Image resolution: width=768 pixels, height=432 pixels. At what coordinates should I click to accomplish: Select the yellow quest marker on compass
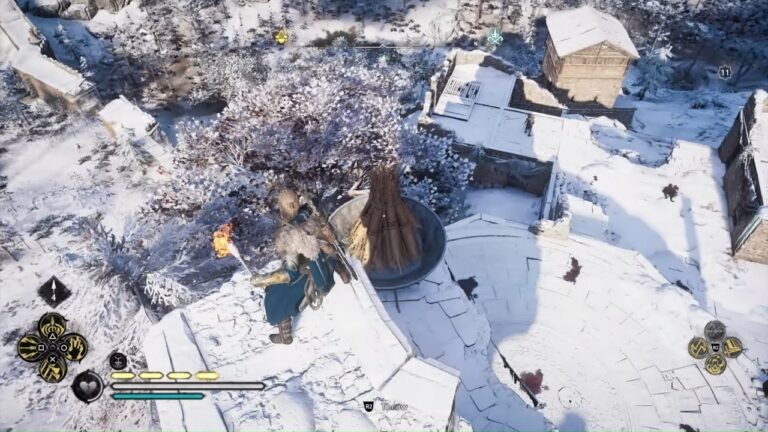[281, 37]
